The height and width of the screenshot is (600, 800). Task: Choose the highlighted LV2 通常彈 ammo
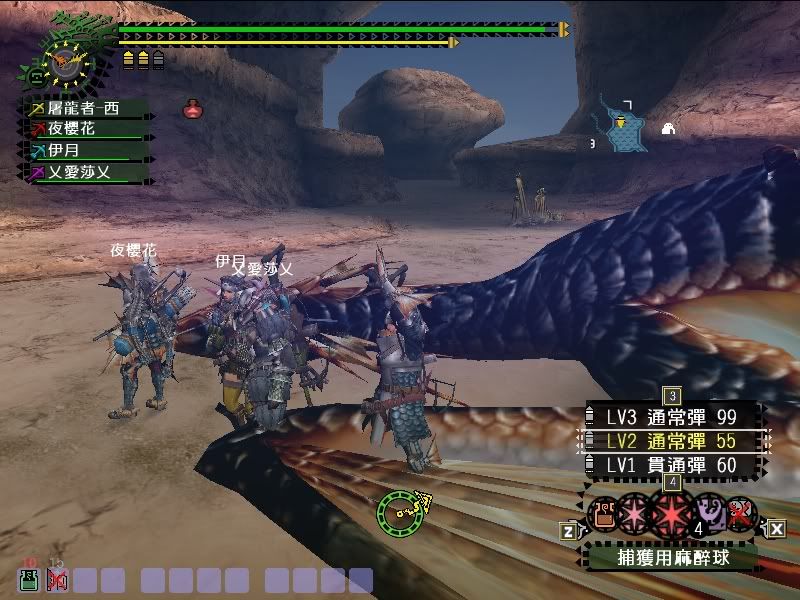click(x=670, y=440)
